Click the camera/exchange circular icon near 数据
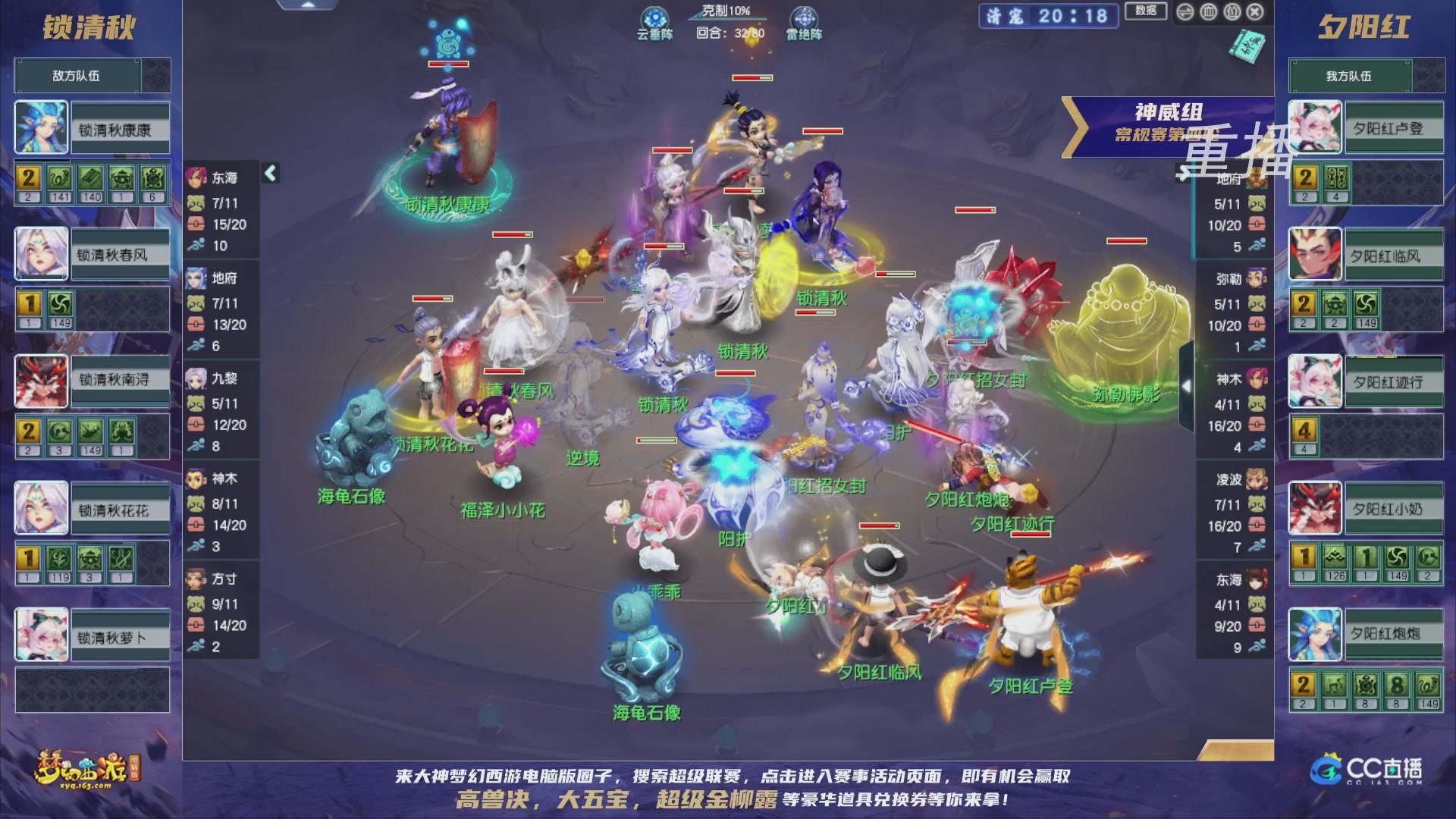This screenshot has width=1456, height=819. [1185, 12]
